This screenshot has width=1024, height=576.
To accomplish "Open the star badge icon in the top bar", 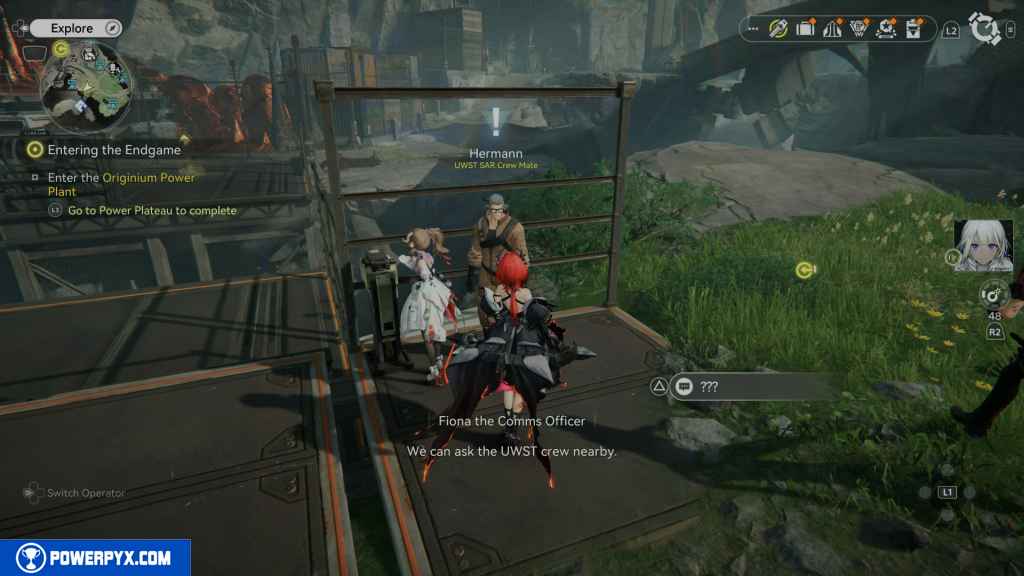I will pyautogui.click(x=886, y=29).
